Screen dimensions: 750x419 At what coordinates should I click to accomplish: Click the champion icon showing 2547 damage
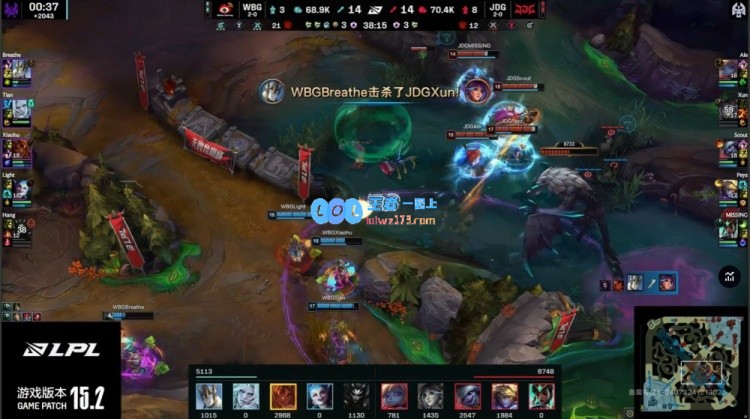click(467, 395)
